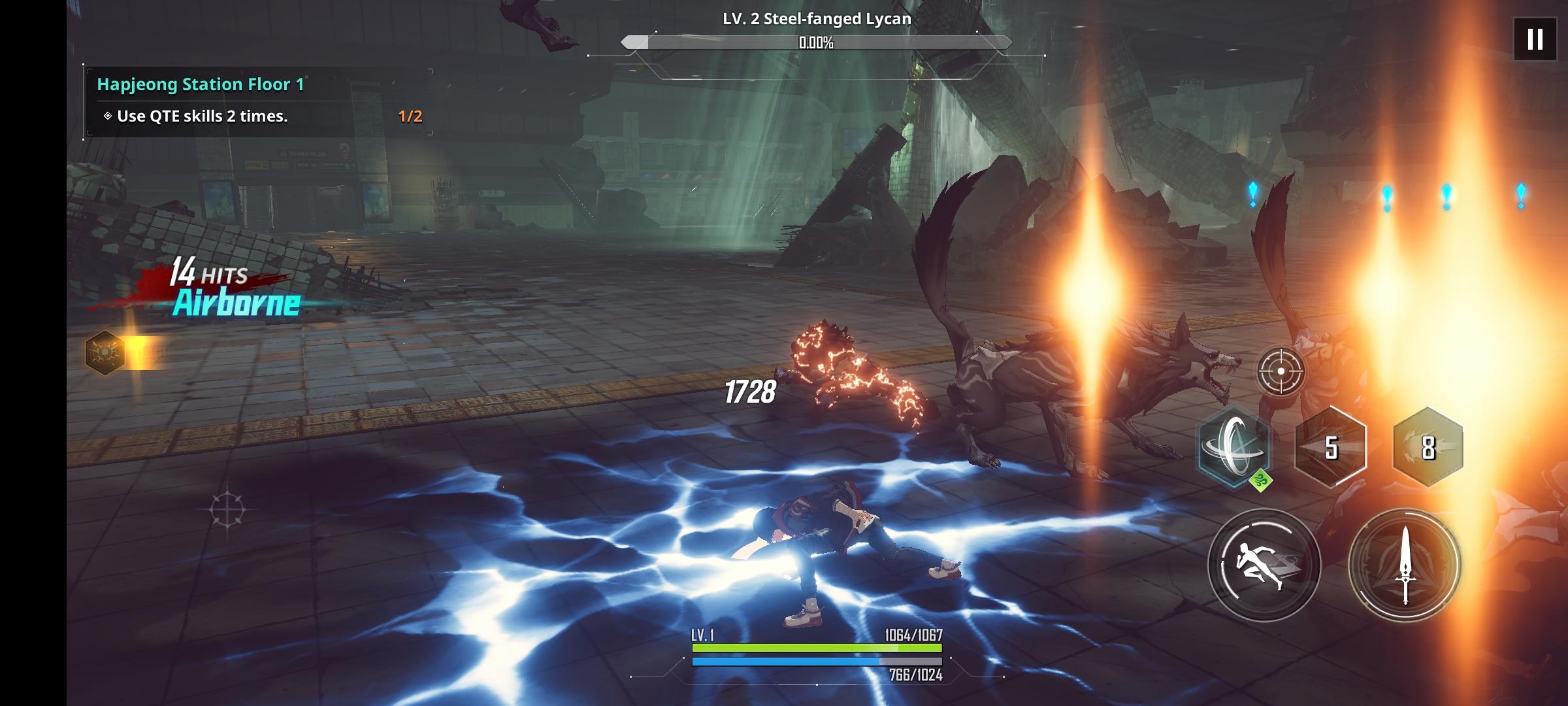The image size is (1568, 706).
Task: Click the 0.00% boss damage percentage label
Action: point(814,44)
